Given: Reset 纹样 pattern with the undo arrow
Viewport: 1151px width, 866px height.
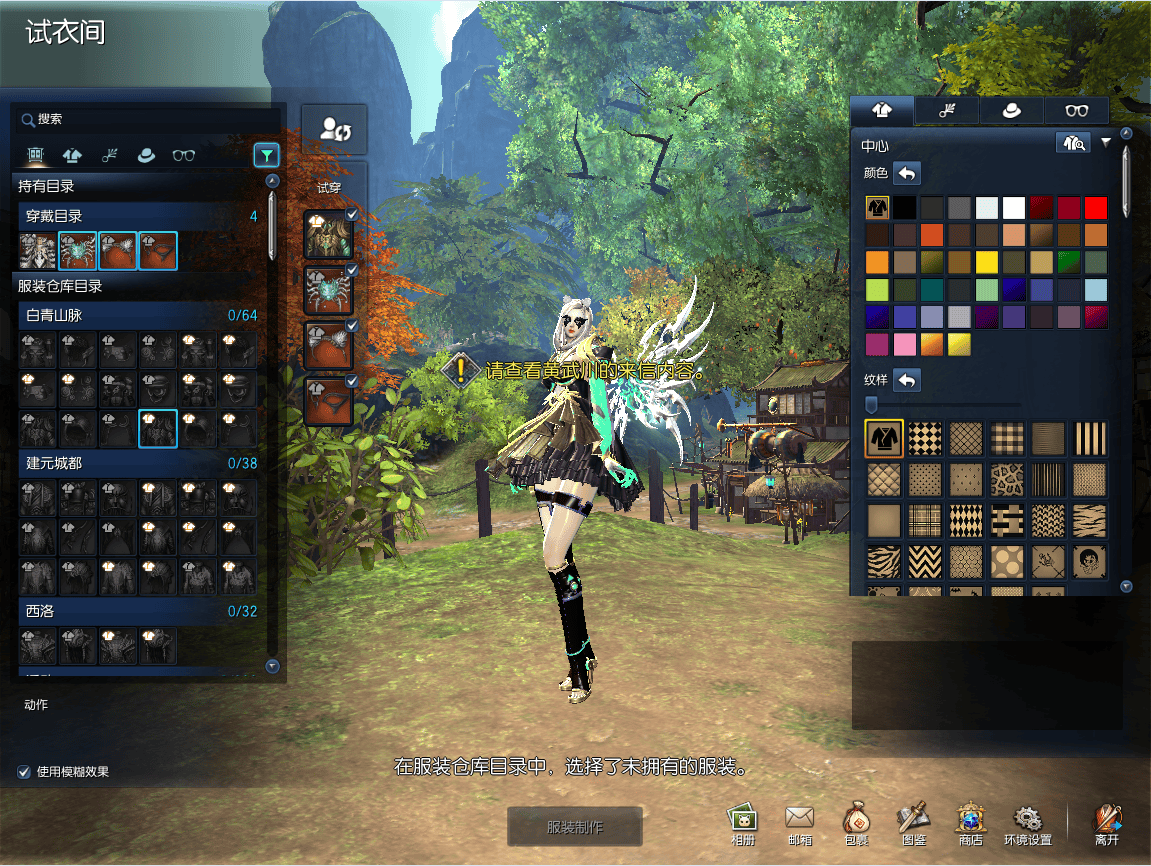Looking at the screenshot, I should pos(906,380).
